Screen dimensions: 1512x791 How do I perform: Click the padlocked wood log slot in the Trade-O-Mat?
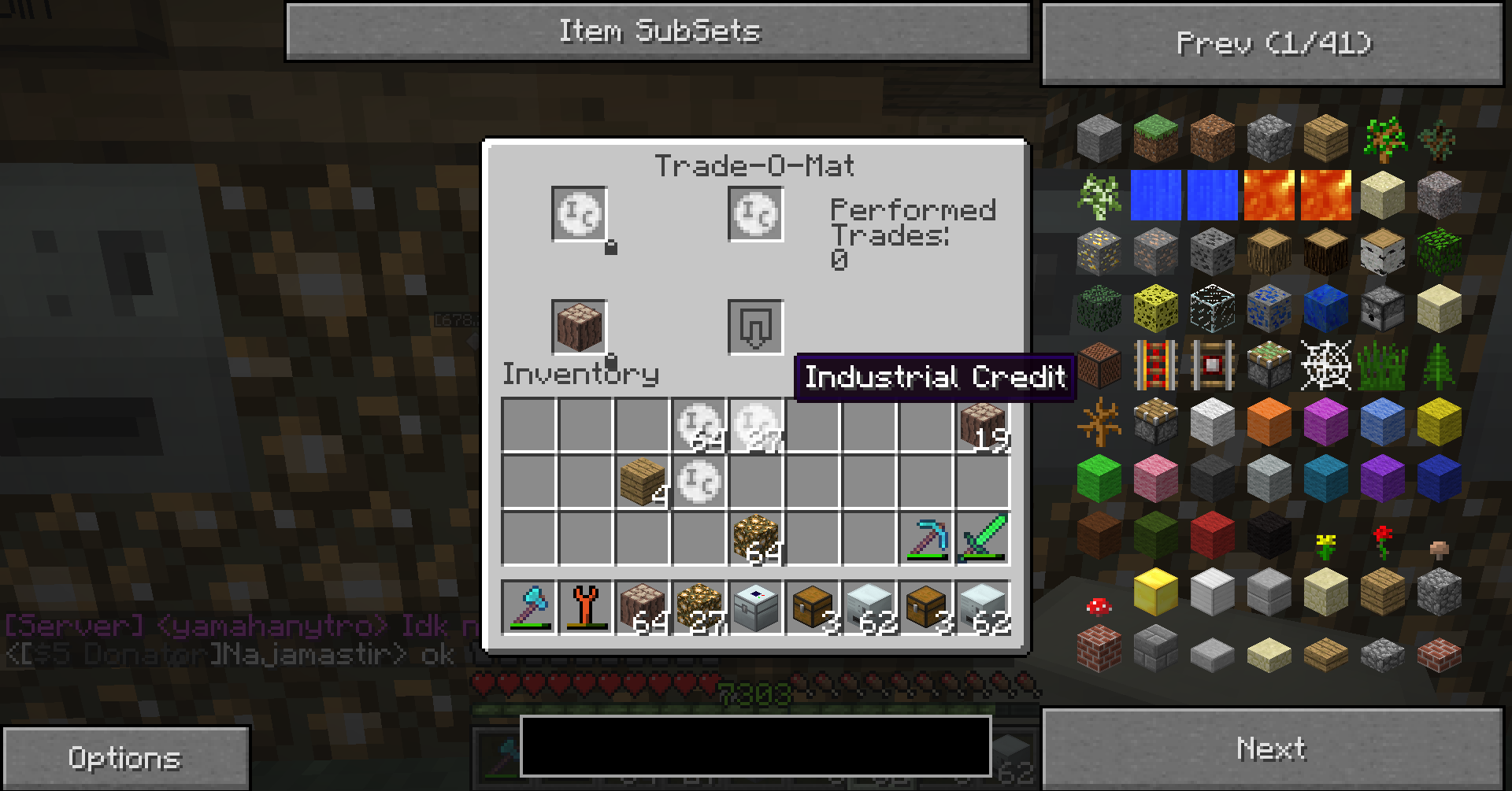point(580,327)
